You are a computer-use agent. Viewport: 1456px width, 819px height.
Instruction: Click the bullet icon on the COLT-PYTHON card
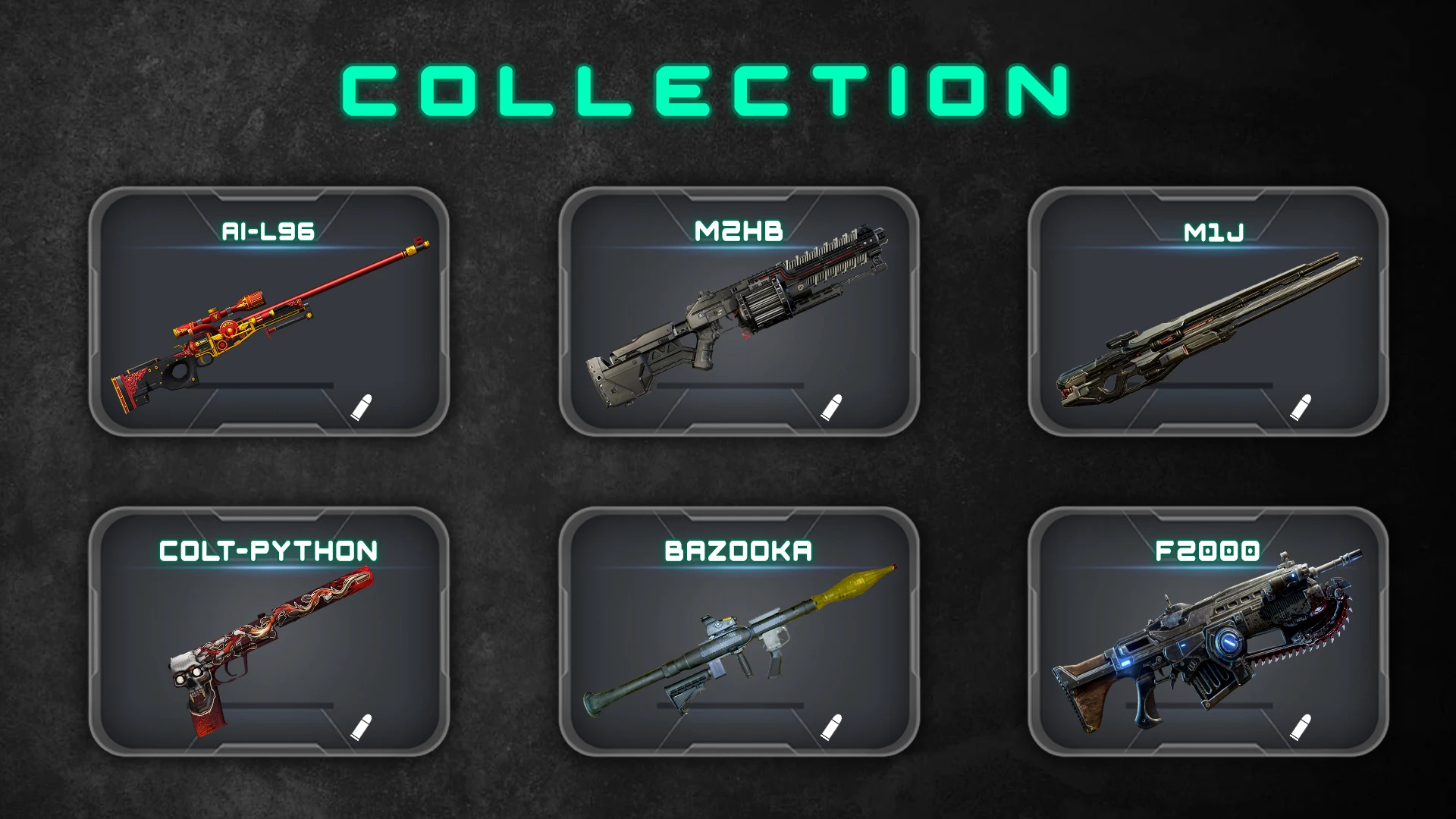[362, 726]
